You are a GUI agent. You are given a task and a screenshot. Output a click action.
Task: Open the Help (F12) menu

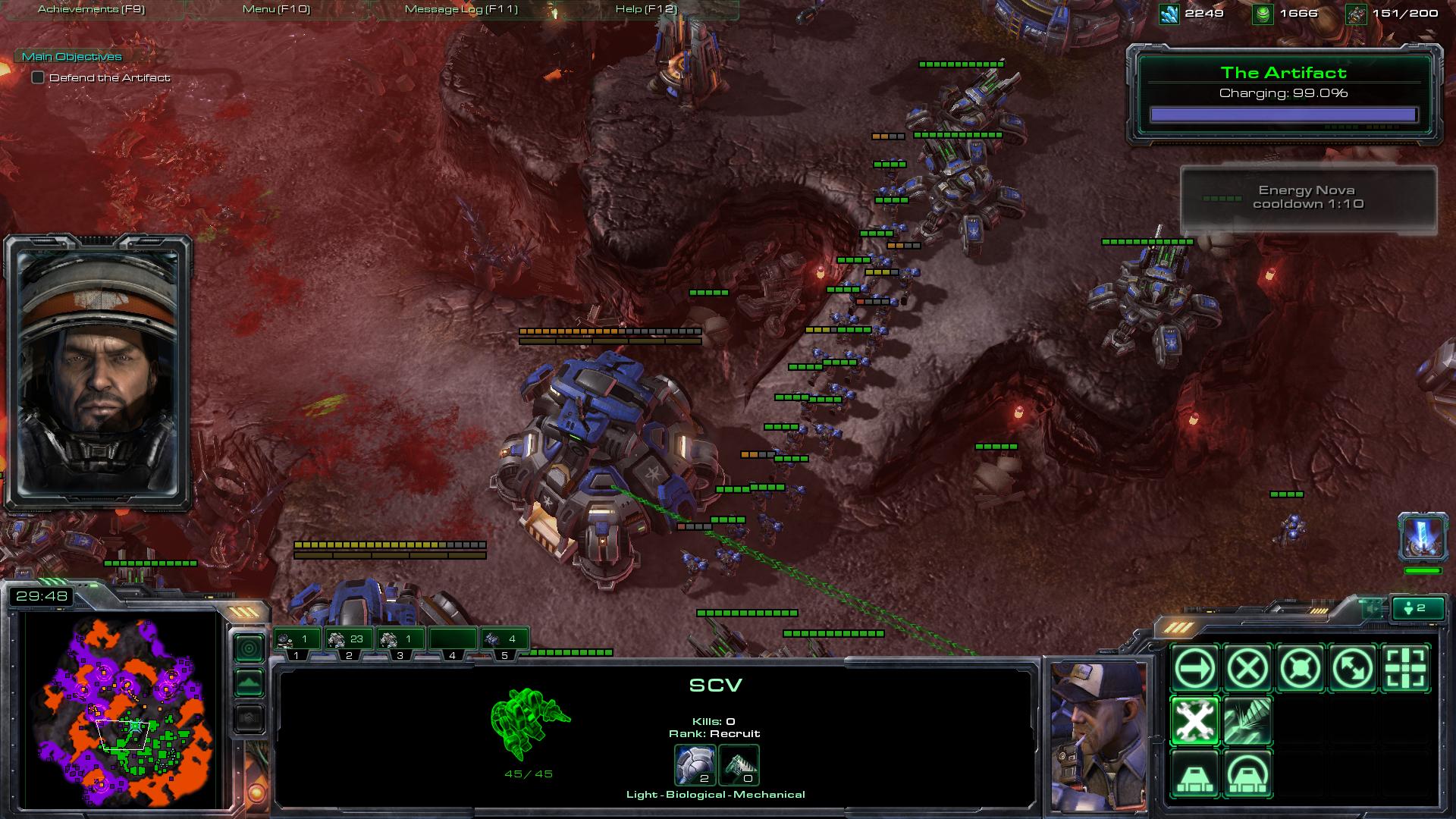[646, 9]
